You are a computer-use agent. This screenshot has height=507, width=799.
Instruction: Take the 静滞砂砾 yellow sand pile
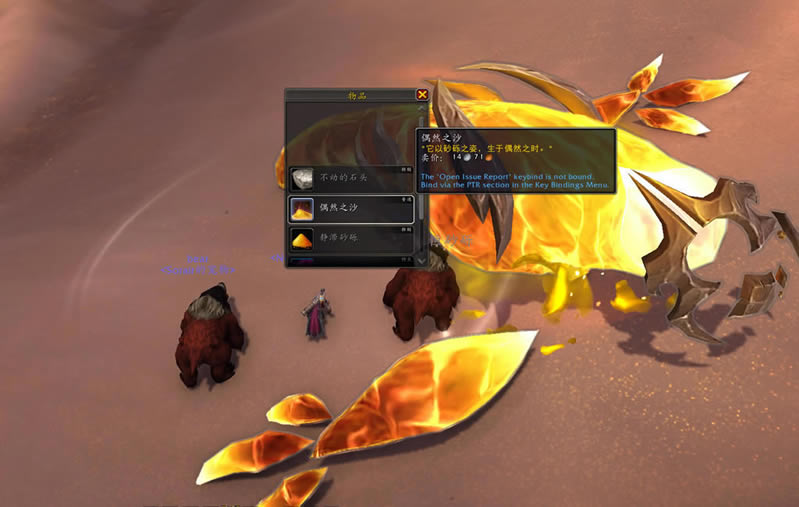pyautogui.click(x=350, y=238)
